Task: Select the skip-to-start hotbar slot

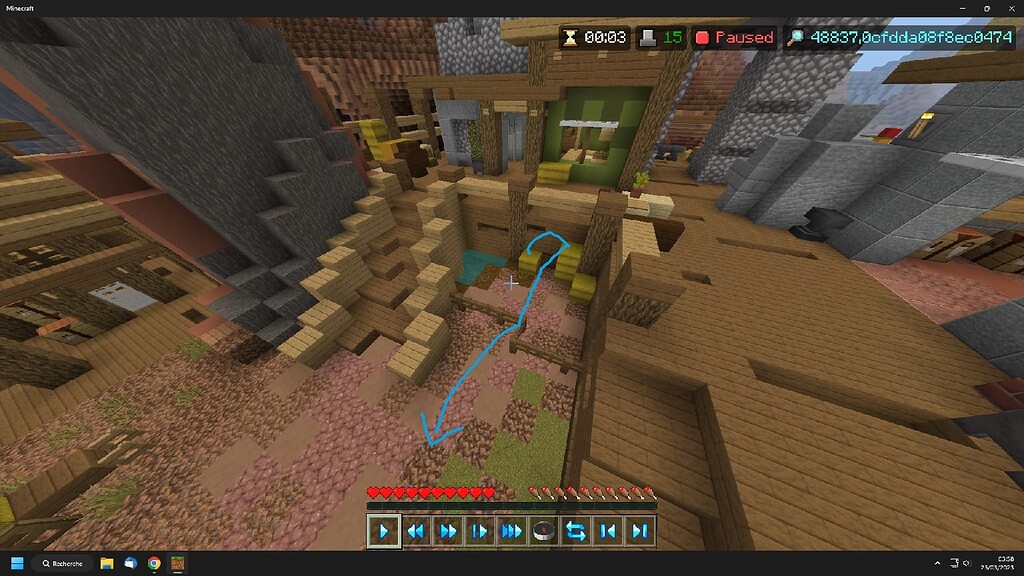Action: point(608,531)
